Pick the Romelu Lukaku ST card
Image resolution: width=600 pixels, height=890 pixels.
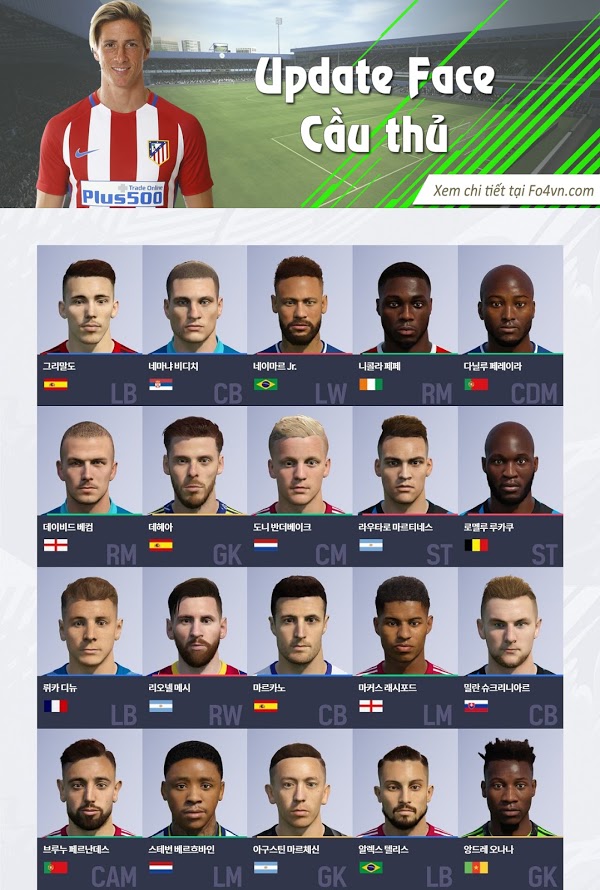pyautogui.click(x=510, y=485)
